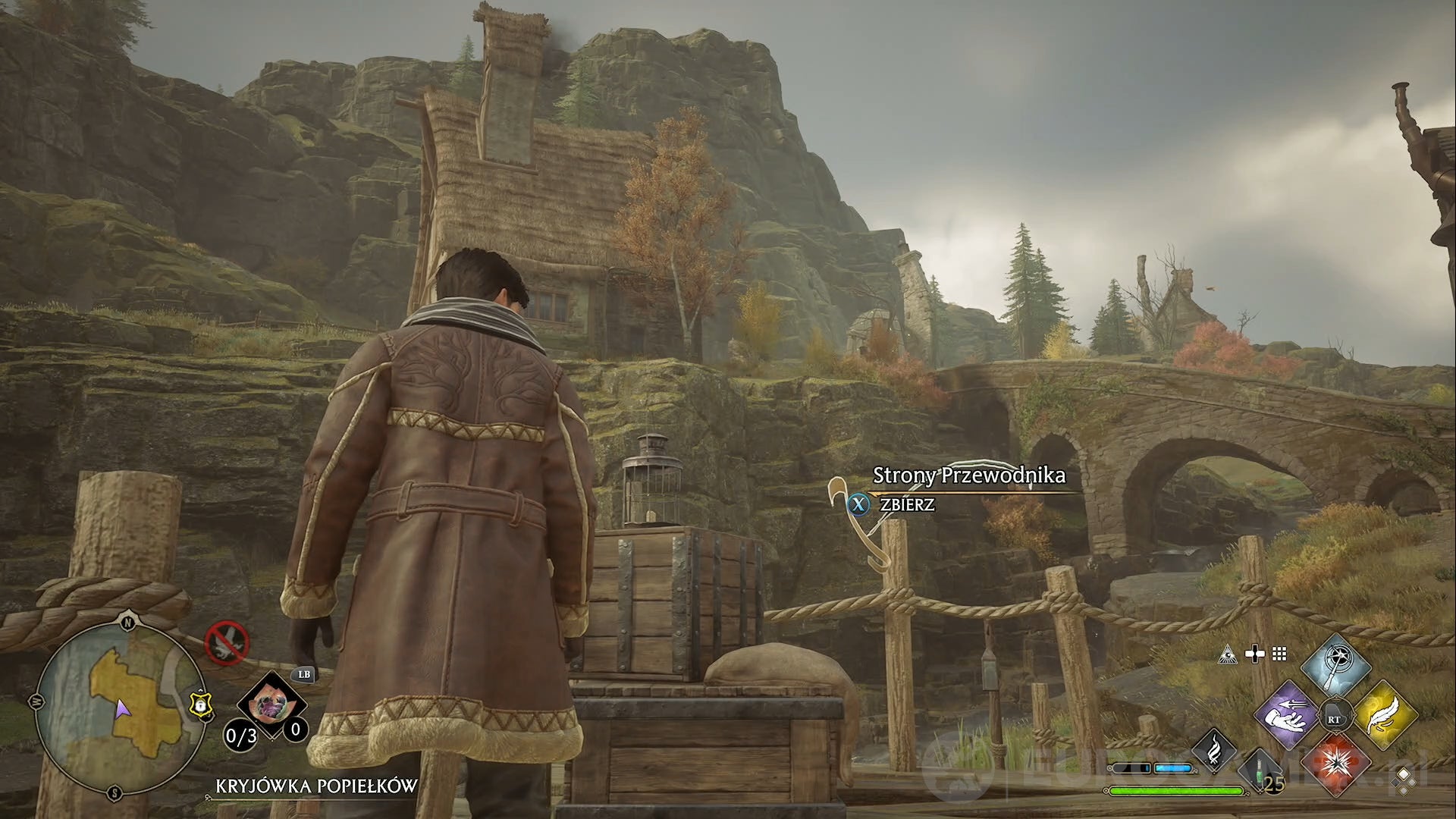Click the nine-dot grid icon

click(x=1279, y=654)
